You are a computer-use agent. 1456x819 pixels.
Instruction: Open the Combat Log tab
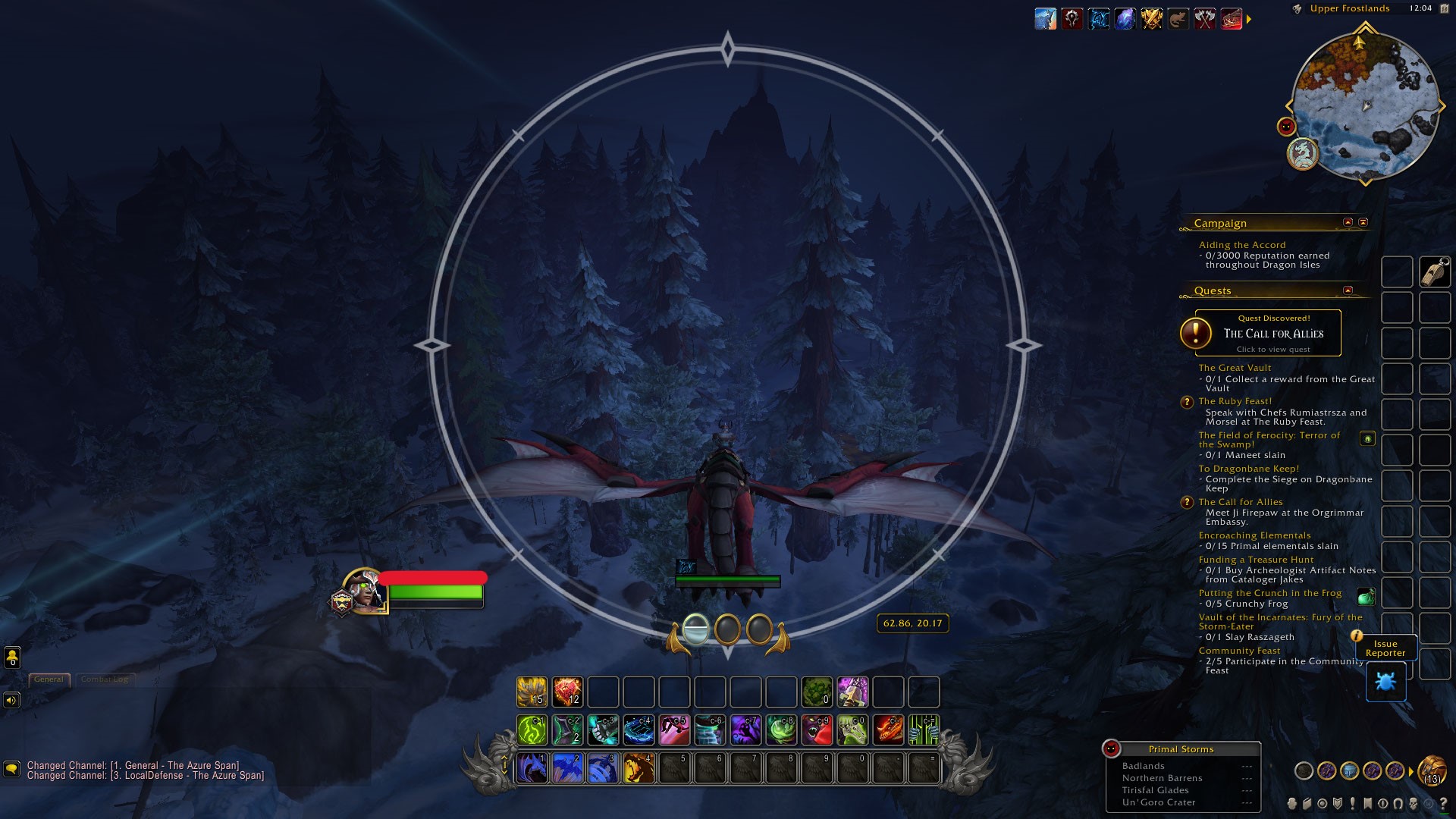105,679
